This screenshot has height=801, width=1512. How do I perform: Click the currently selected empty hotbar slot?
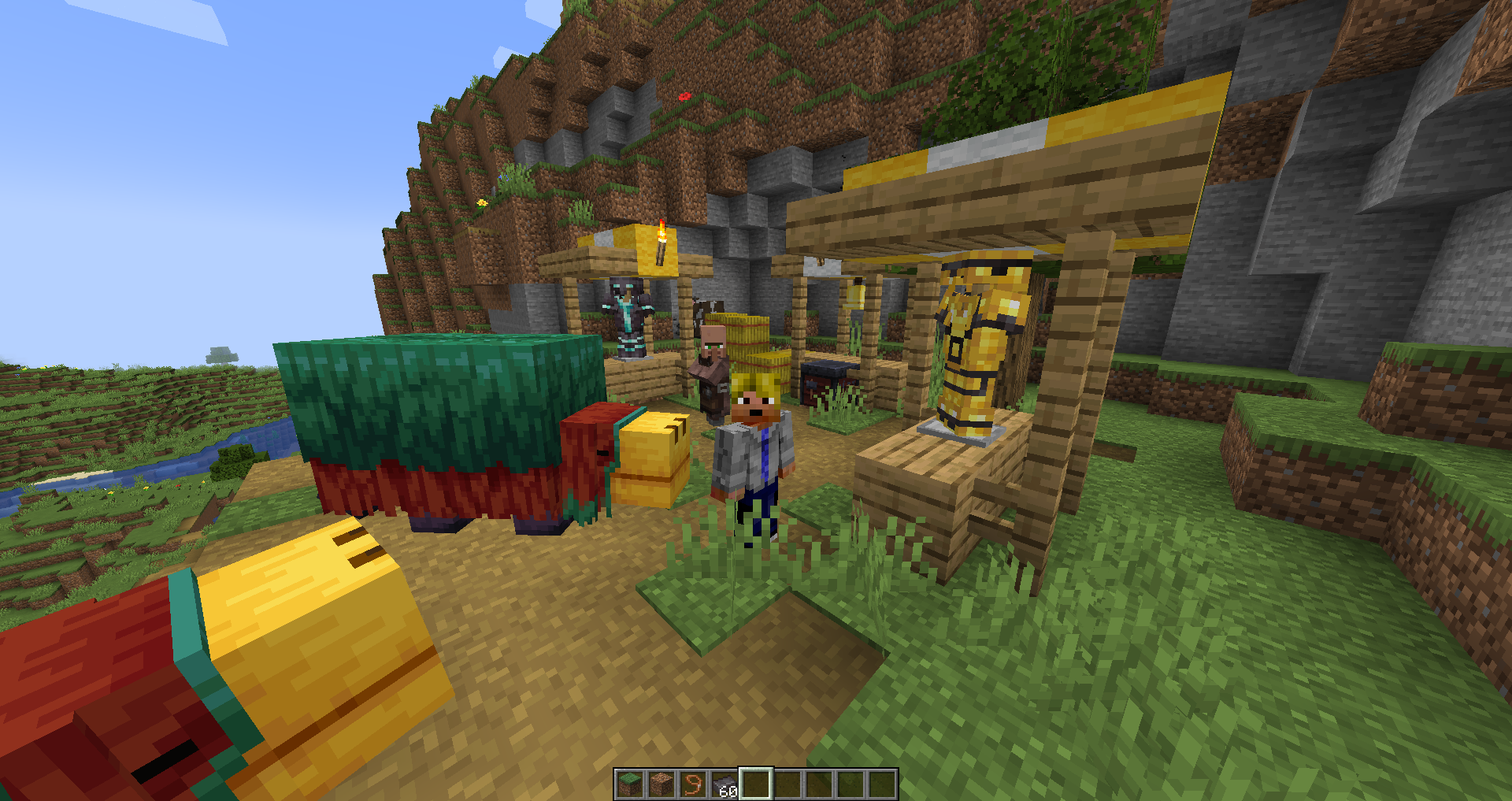[x=758, y=784]
